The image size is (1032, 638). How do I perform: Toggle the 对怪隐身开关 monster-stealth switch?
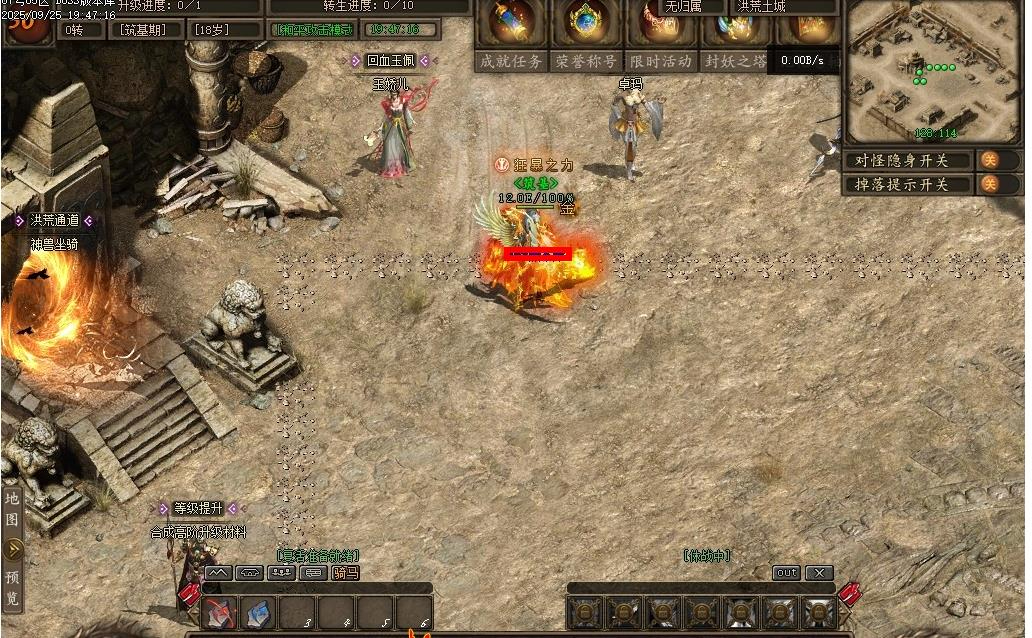click(x=989, y=160)
